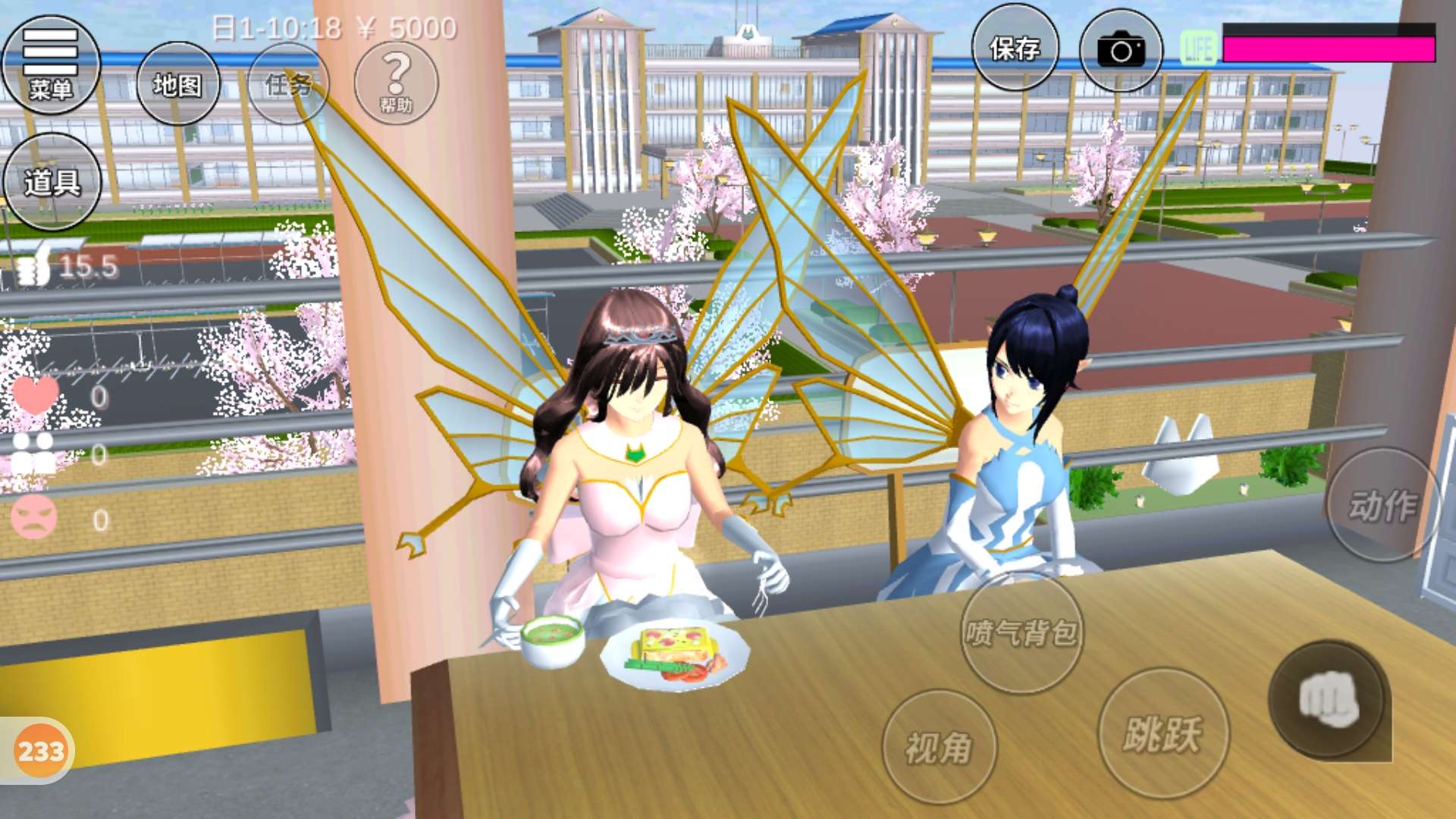Open the 帮助 help question mark
This screenshot has width=1456, height=819.
point(396,82)
